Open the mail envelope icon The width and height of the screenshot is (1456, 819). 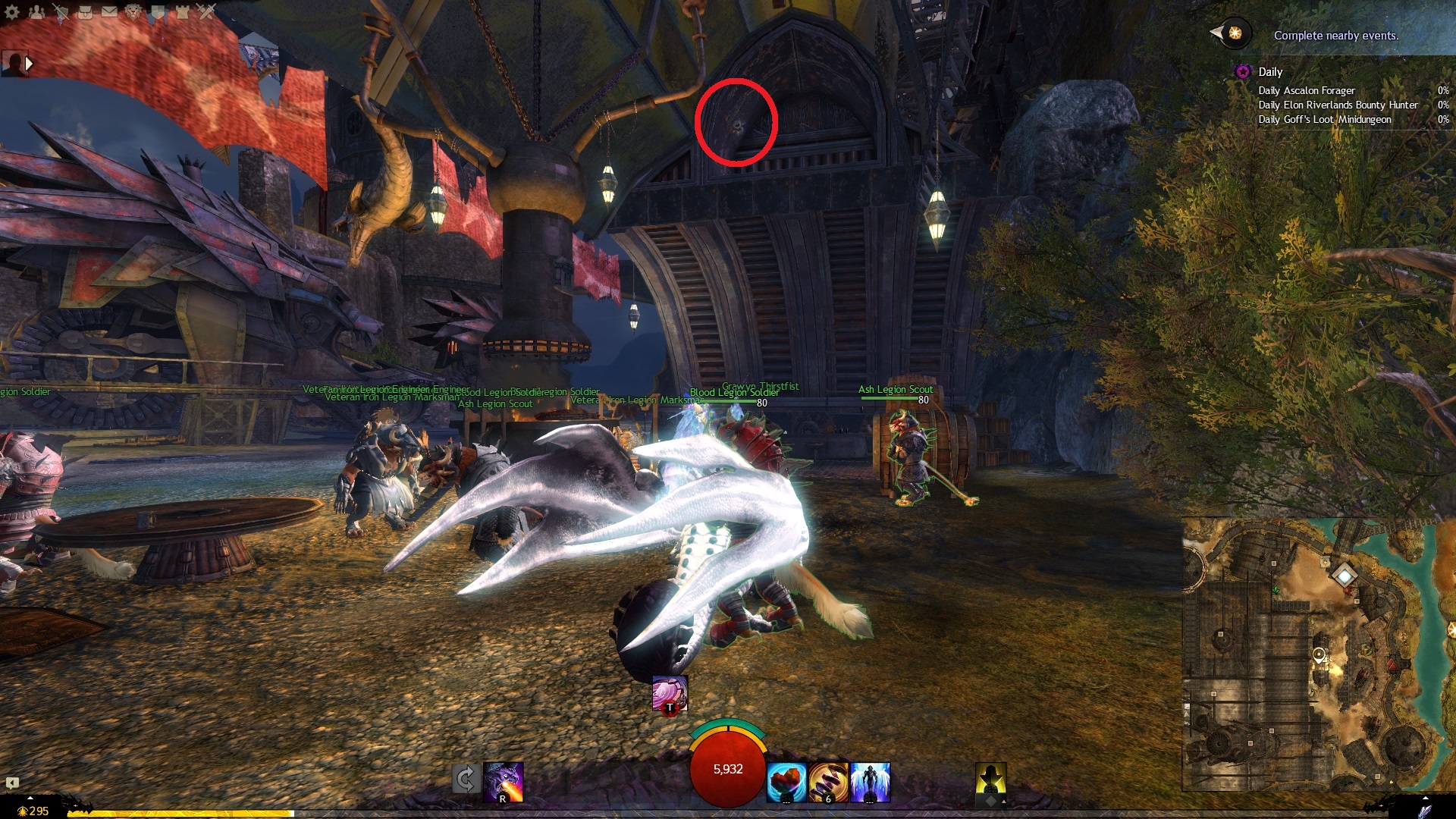click(109, 11)
